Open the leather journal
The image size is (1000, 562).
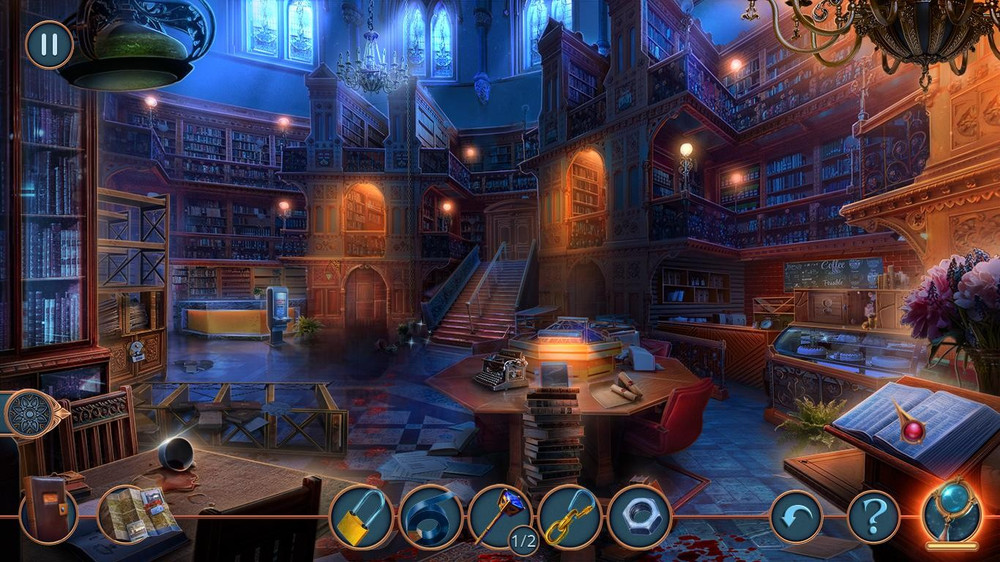pos(47,512)
